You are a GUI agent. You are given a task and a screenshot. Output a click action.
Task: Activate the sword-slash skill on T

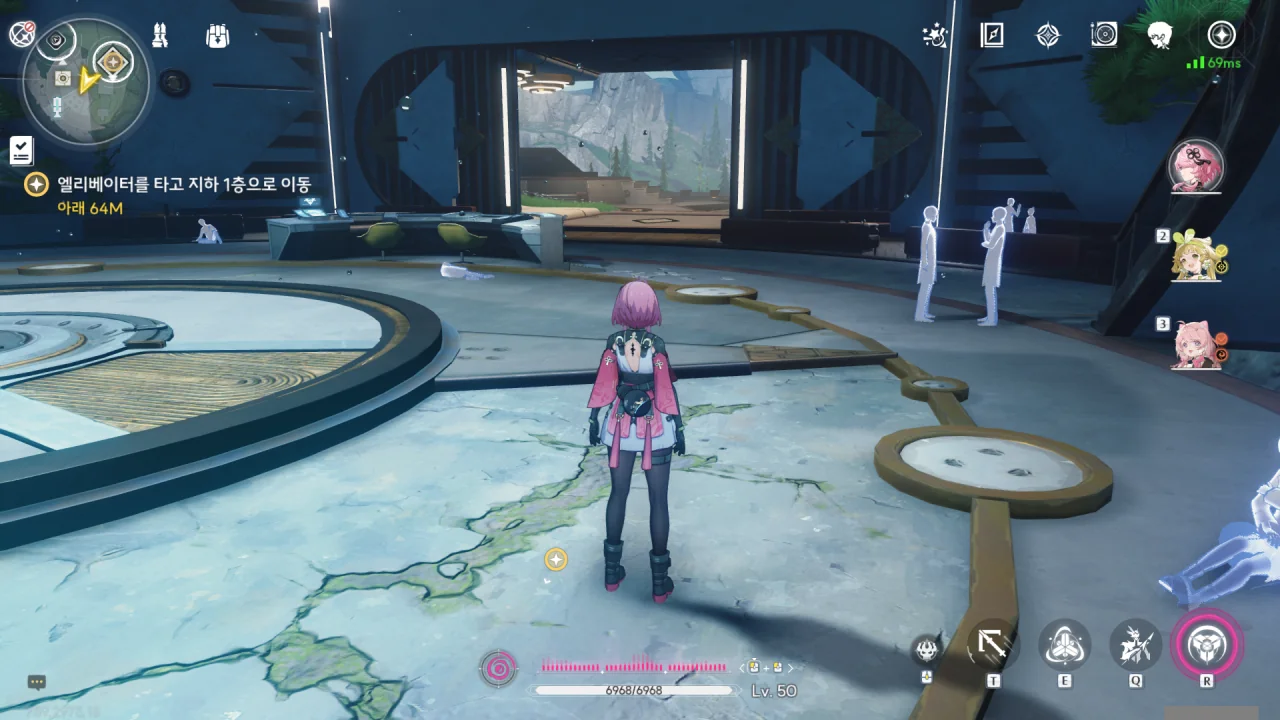(x=993, y=645)
